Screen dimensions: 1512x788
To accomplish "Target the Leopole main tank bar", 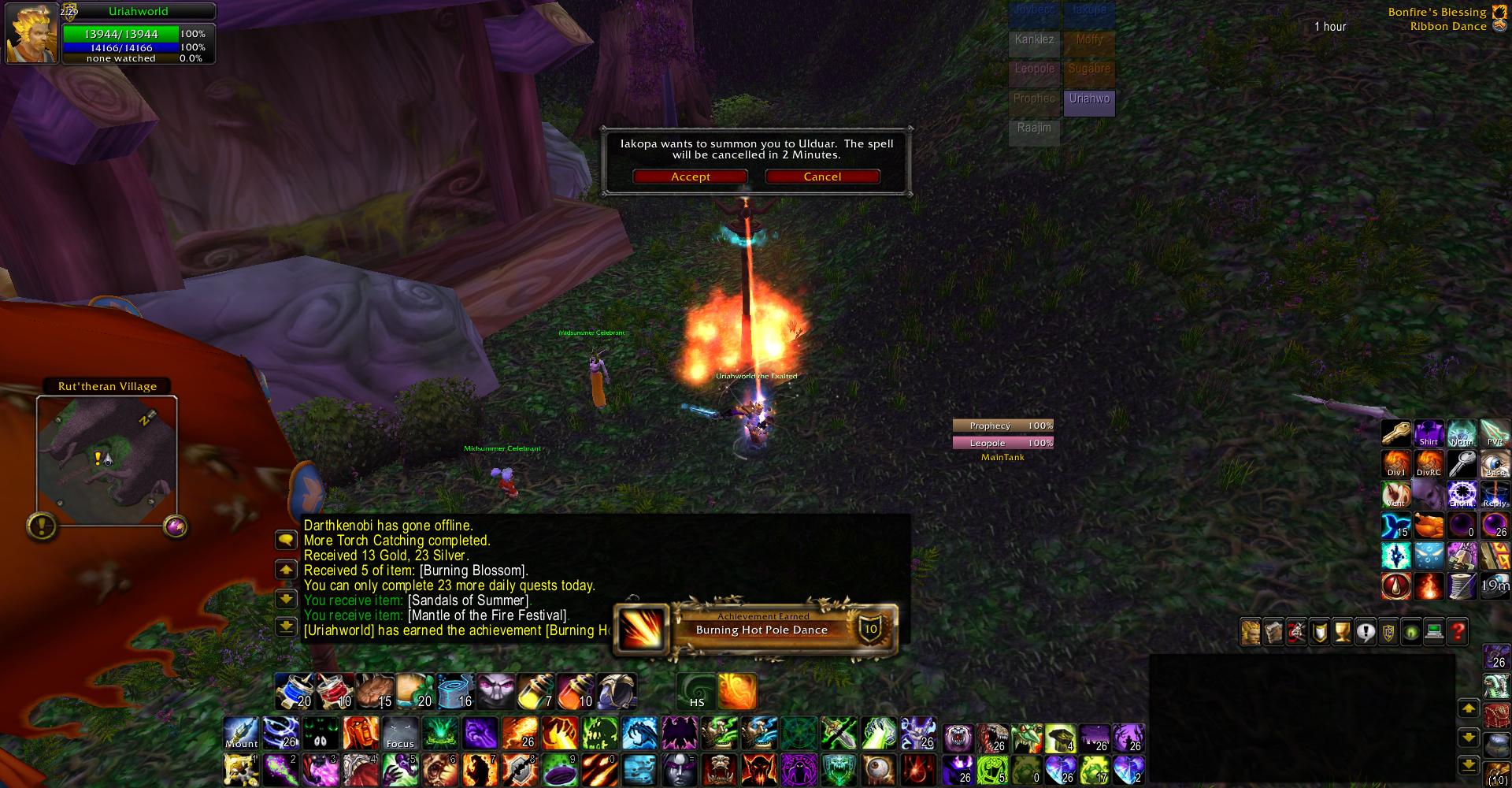I will (1002, 443).
